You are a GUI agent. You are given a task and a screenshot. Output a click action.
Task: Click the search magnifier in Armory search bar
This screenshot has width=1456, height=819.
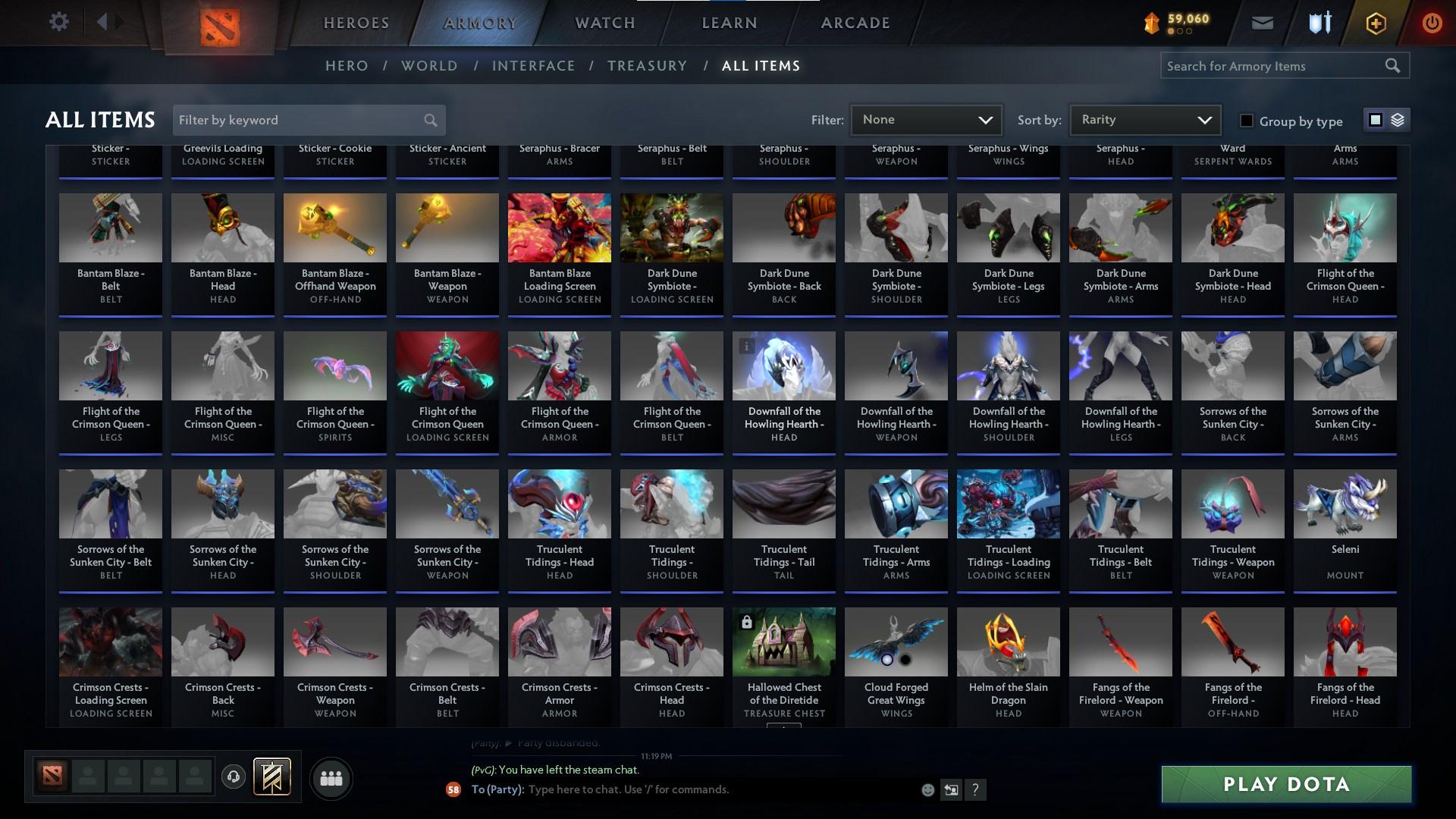click(1394, 66)
